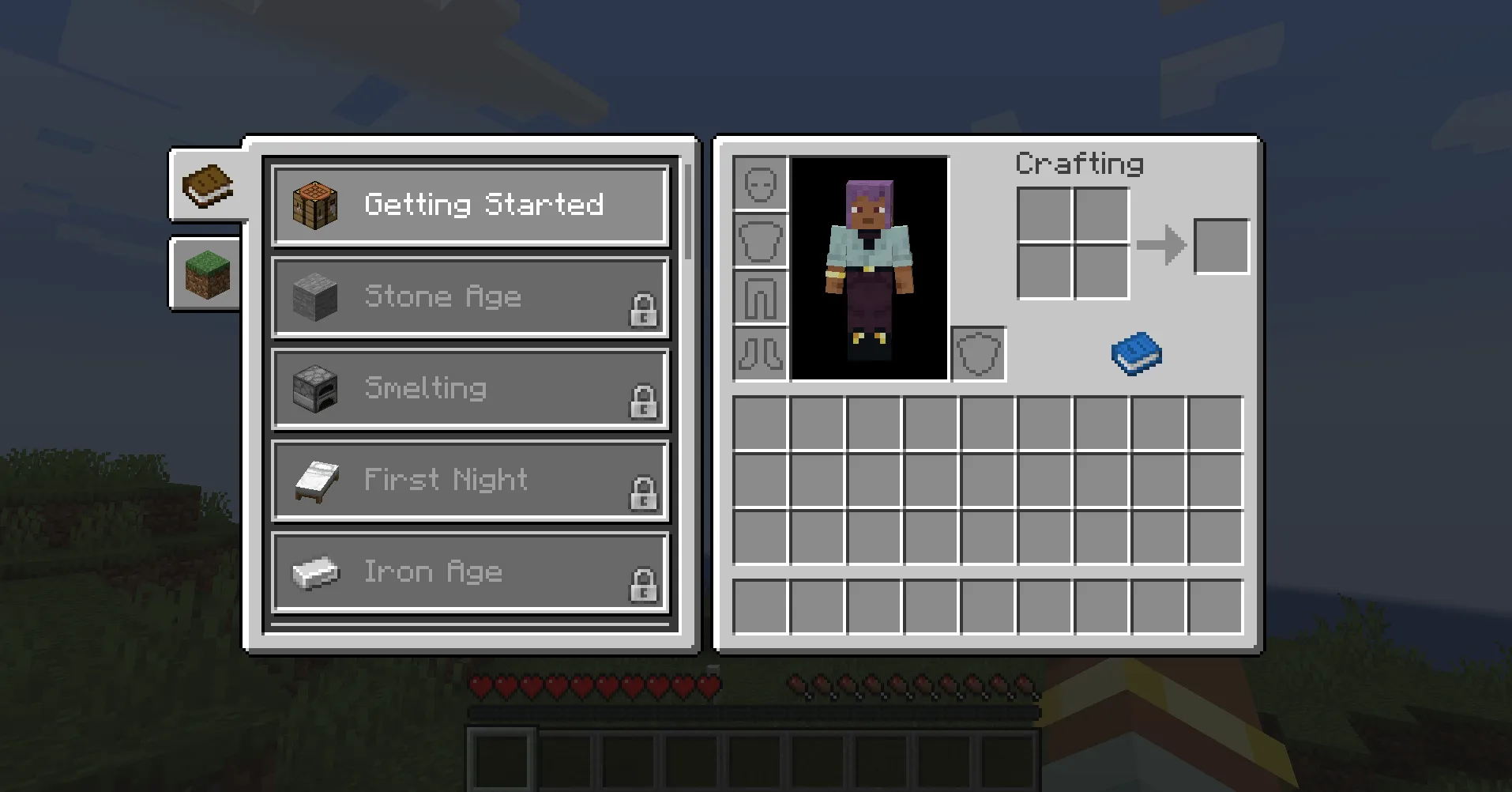Open the blue recipe book in the inventory
Image resolution: width=1512 pixels, height=792 pixels.
click(x=1136, y=352)
